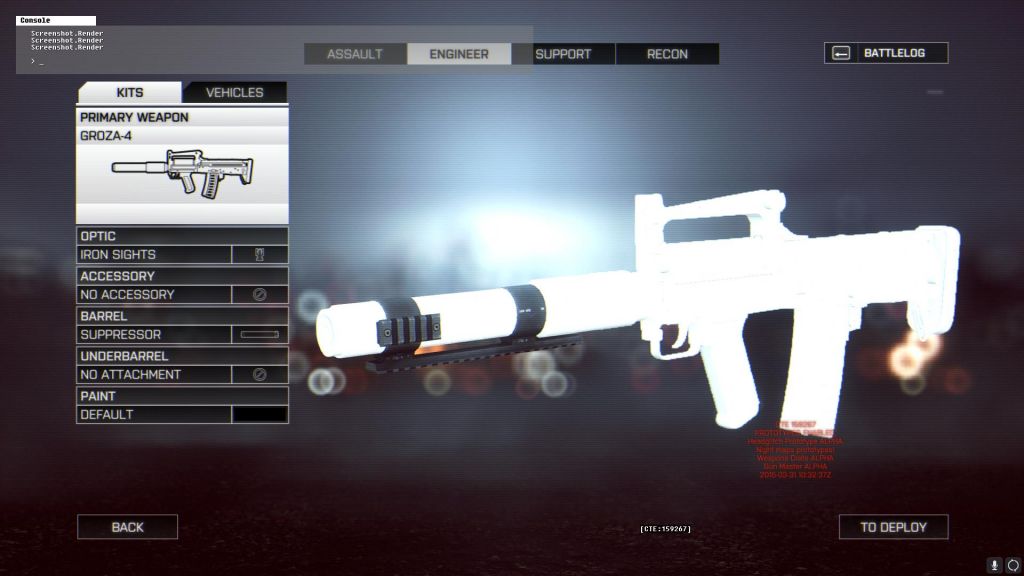Switch to the Kits tab
This screenshot has height=576, width=1024.
[x=130, y=92]
